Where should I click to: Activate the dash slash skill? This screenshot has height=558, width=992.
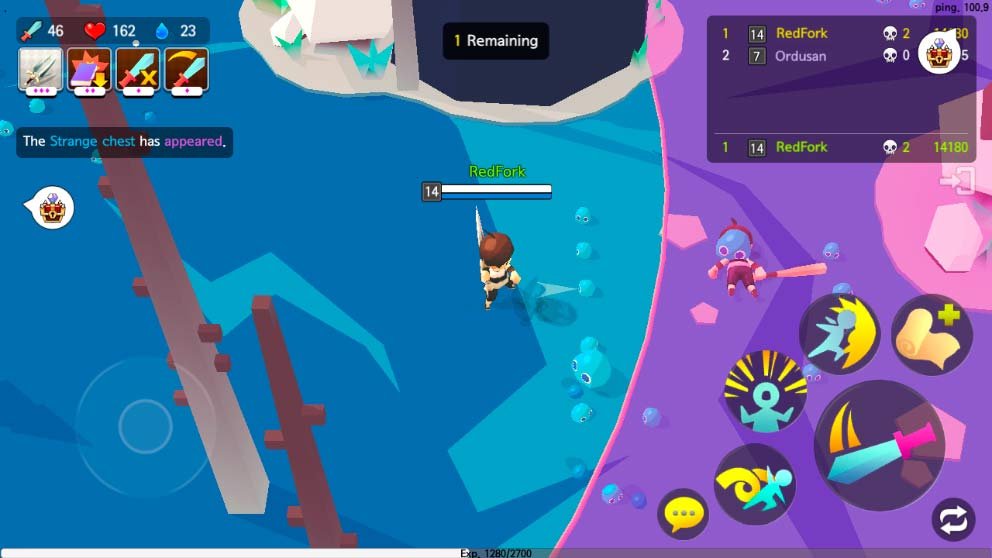(839, 333)
